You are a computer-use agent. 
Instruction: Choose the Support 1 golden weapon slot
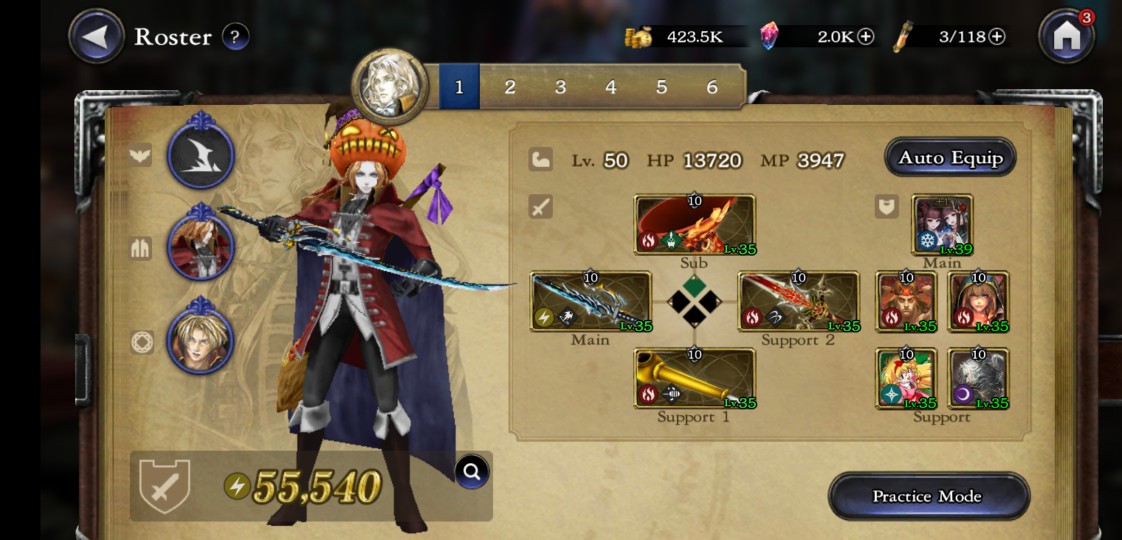point(694,378)
